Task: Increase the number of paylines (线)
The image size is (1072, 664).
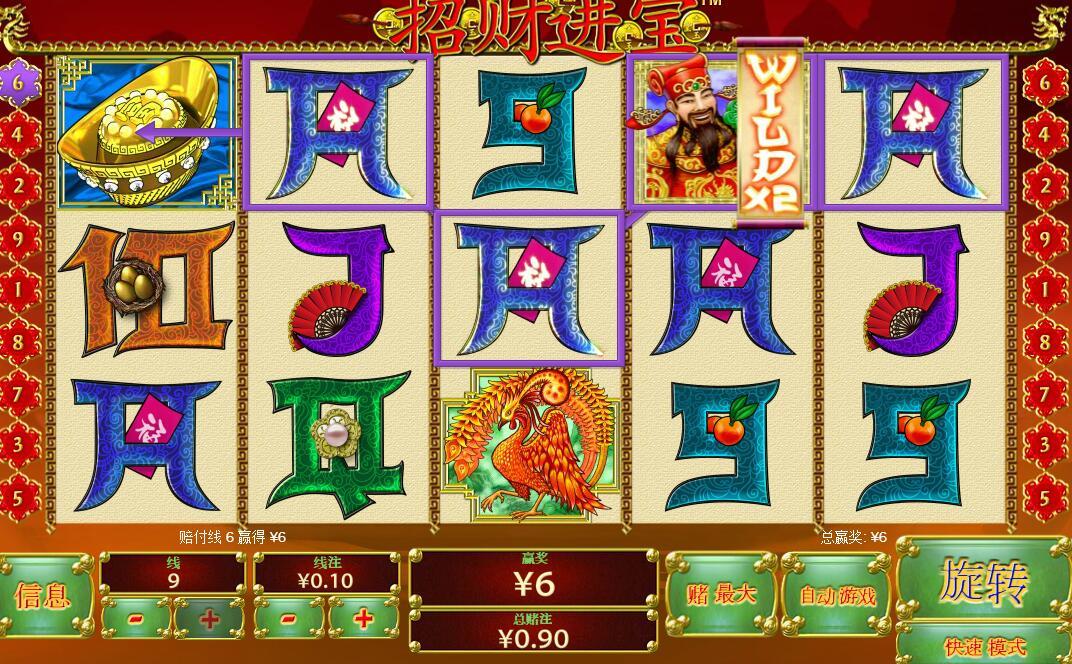Action: (209, 619)
